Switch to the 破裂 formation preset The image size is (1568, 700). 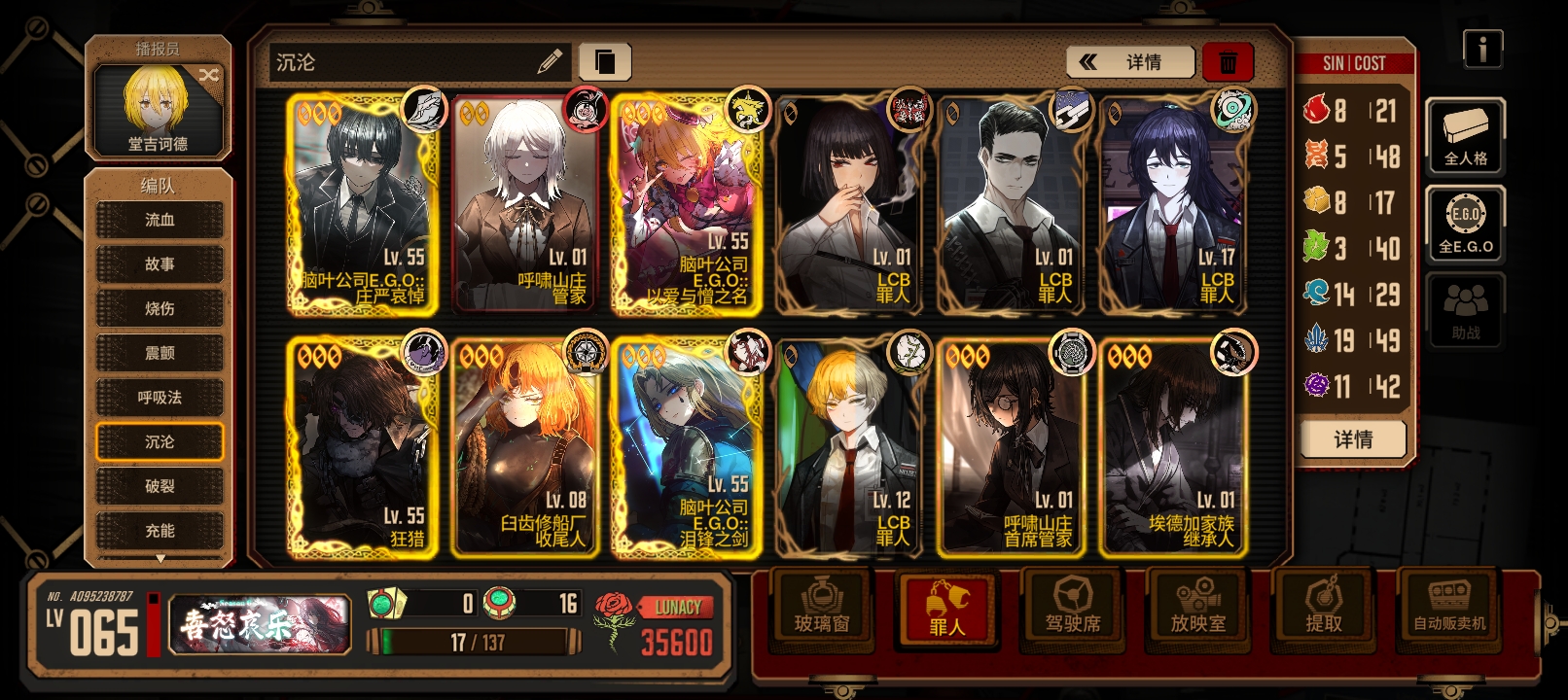pos(159,486)
